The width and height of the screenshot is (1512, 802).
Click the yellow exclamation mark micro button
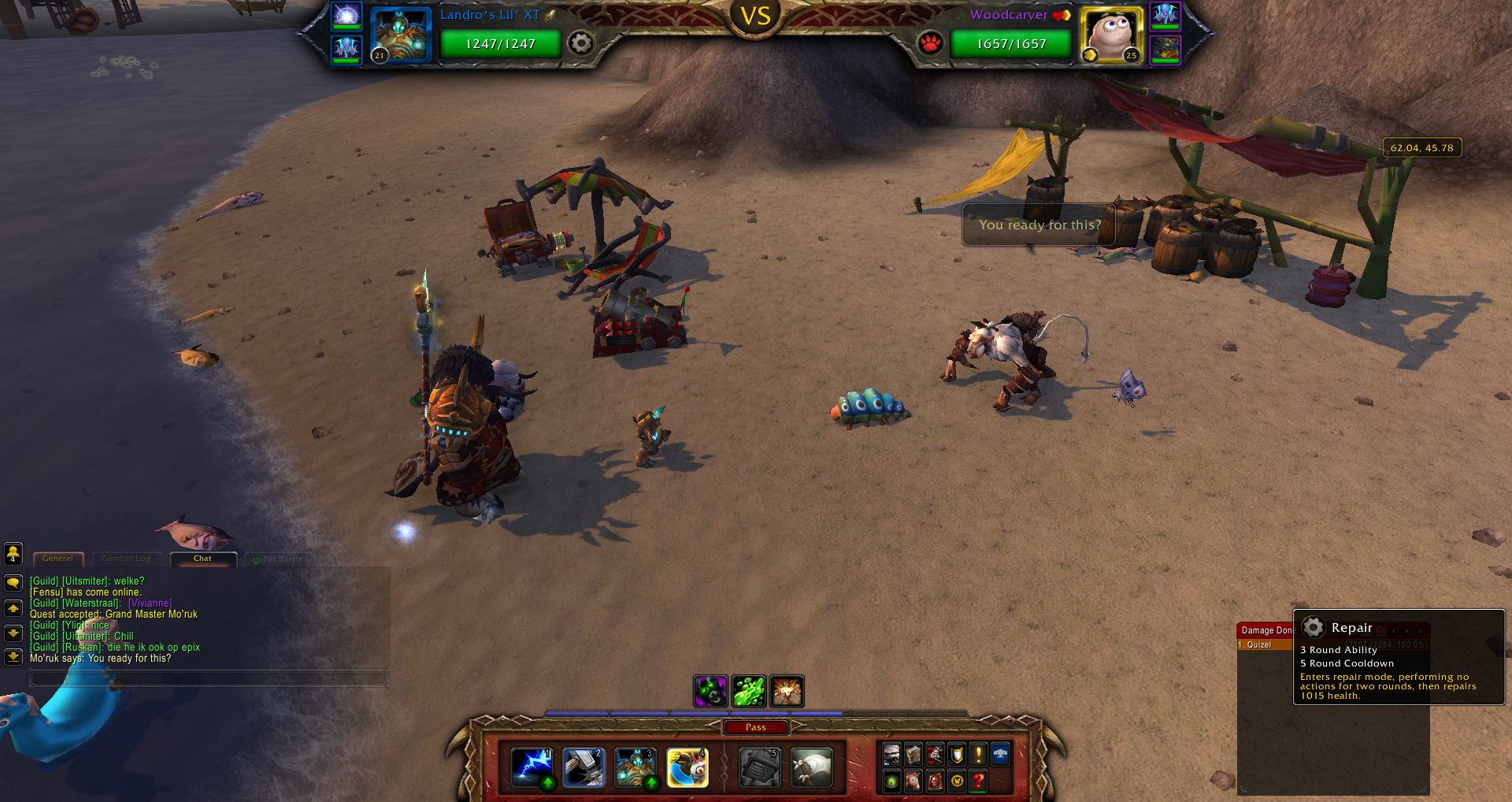pyautogui.click(x=978, y=754)
